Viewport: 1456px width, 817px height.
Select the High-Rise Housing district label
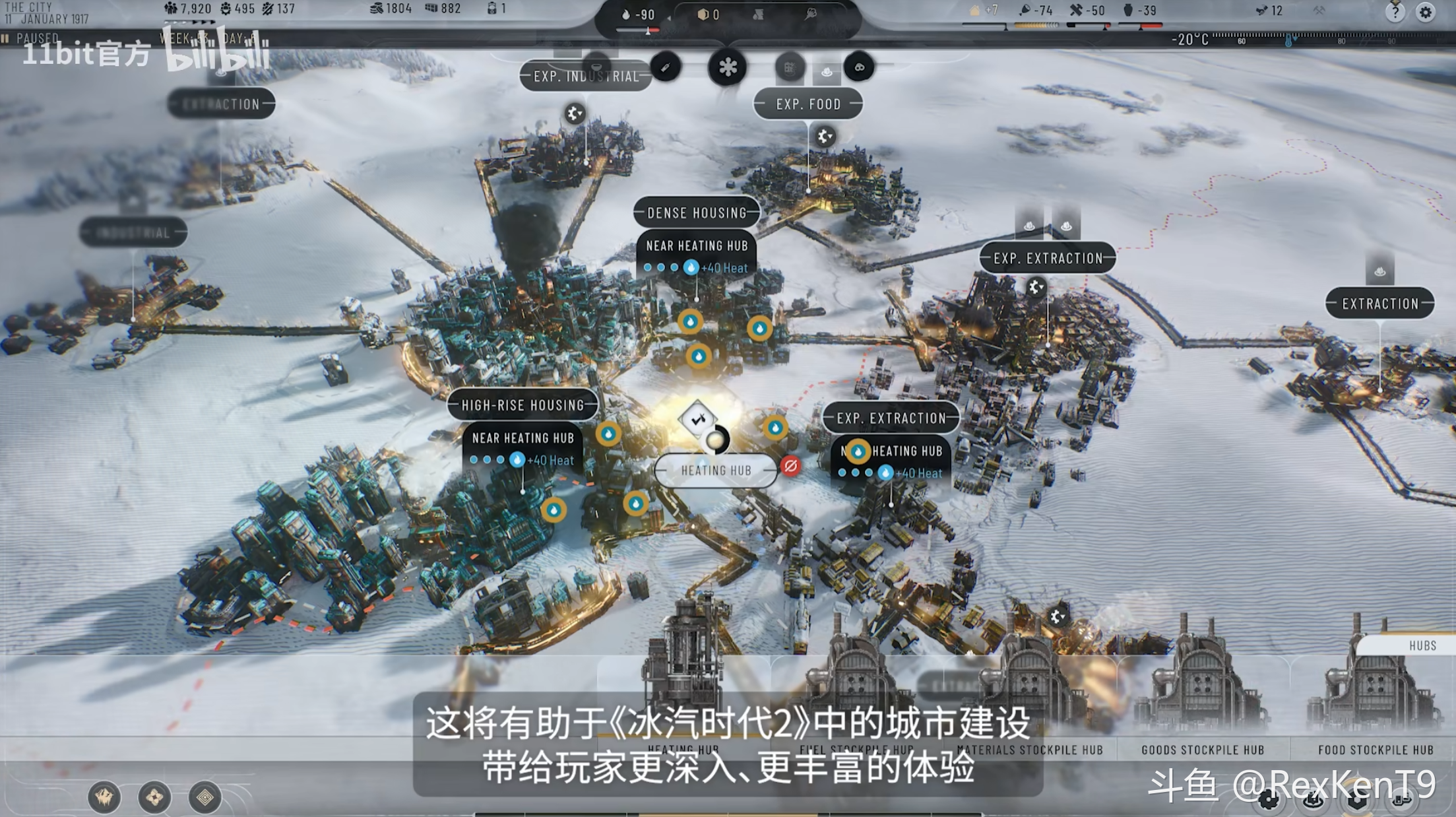click(522, 405)
